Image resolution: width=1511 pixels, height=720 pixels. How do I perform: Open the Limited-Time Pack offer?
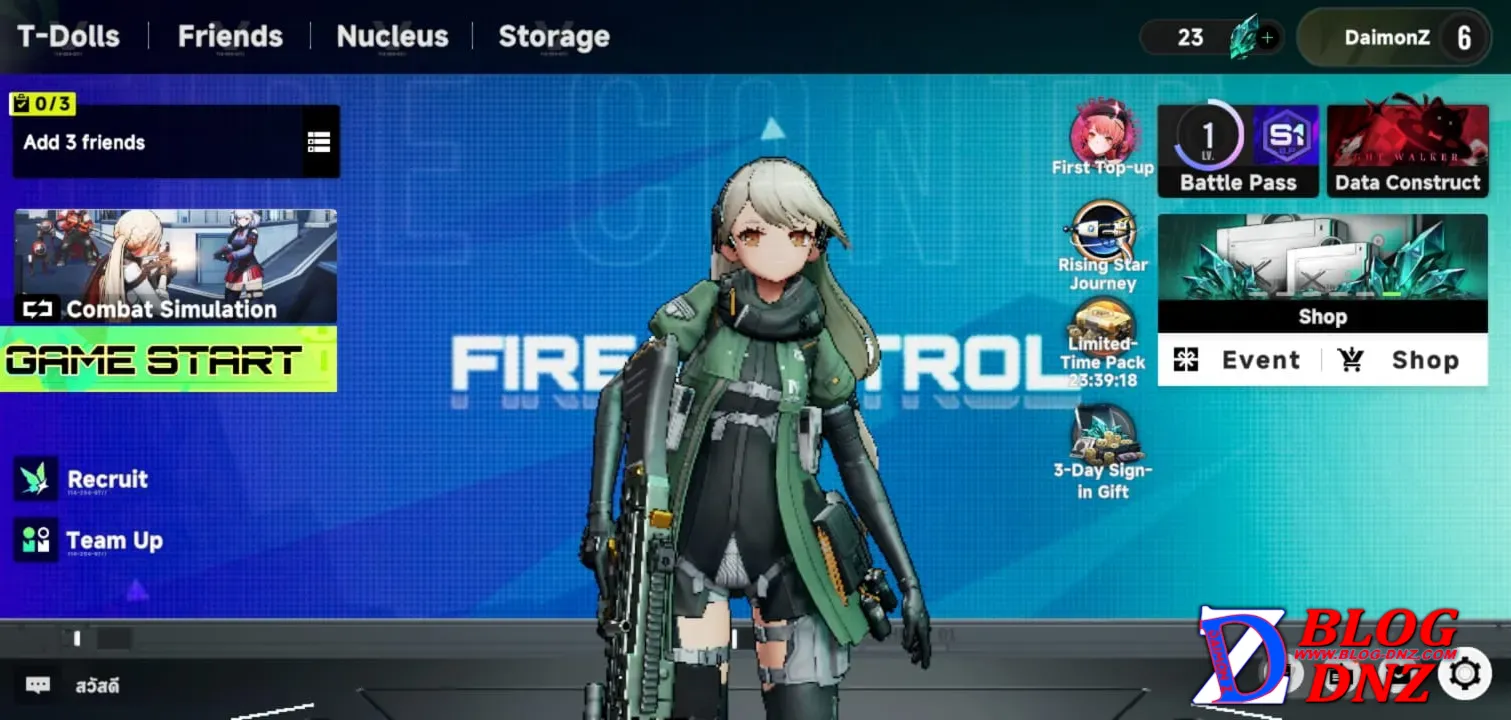pyautogui.click(x=1103, y=338)
